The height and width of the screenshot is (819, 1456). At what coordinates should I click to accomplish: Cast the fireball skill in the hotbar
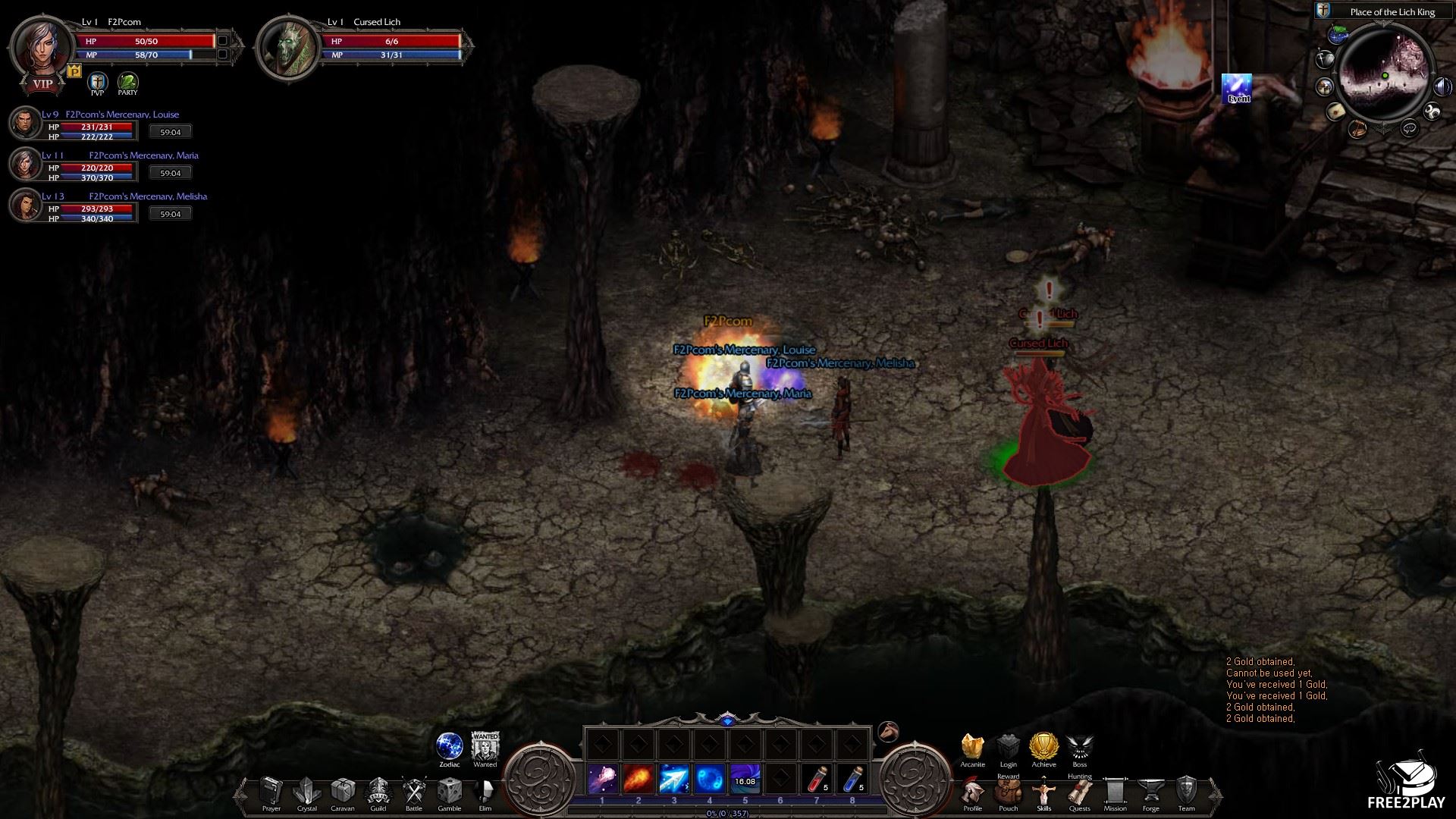[x=638, y=780]
